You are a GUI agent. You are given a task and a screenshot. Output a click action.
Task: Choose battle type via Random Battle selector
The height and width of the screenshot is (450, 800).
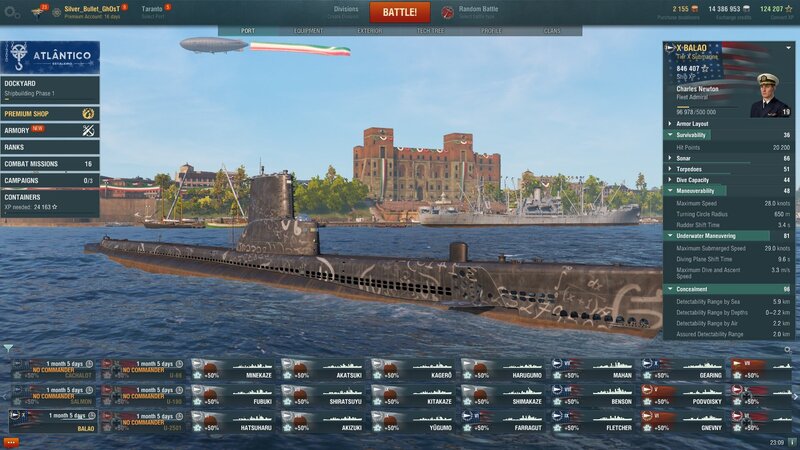coord(478,12)
